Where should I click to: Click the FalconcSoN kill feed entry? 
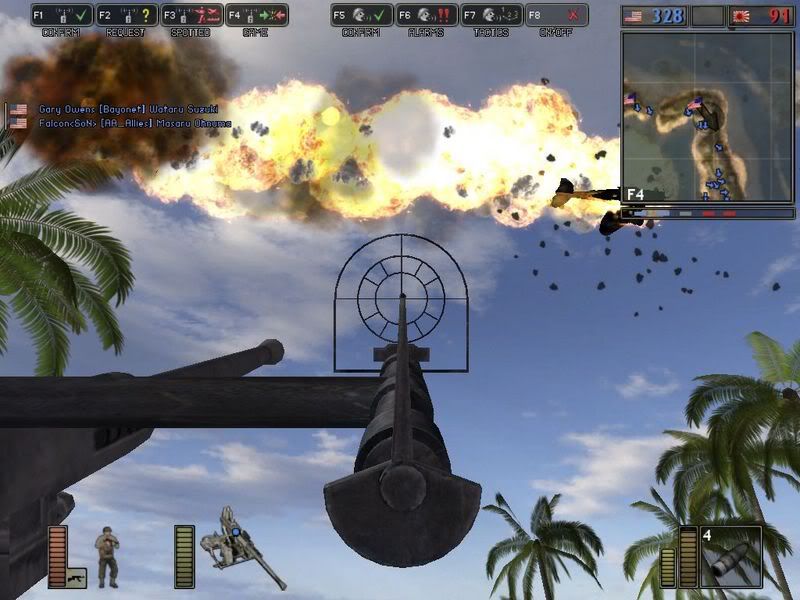pyautogui.click(x=135, y=123)
